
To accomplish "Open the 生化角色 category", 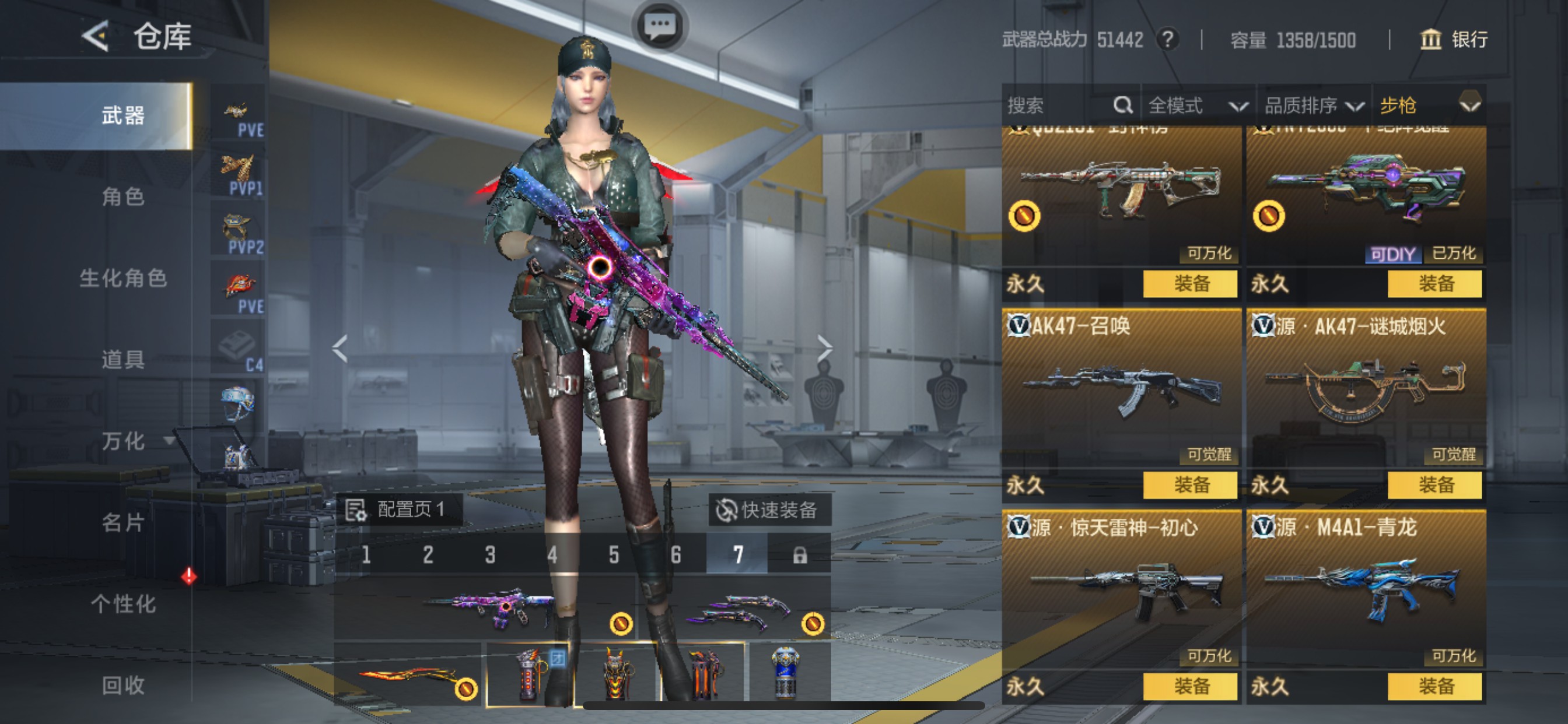I will [x=123, y=279].
